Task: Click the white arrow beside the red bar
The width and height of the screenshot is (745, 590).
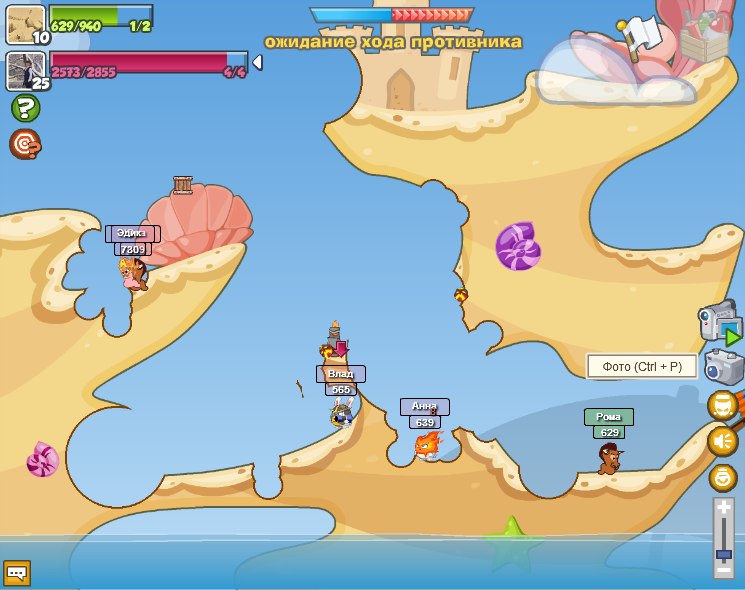Action: pyautogui.click(x=257, y=63)
